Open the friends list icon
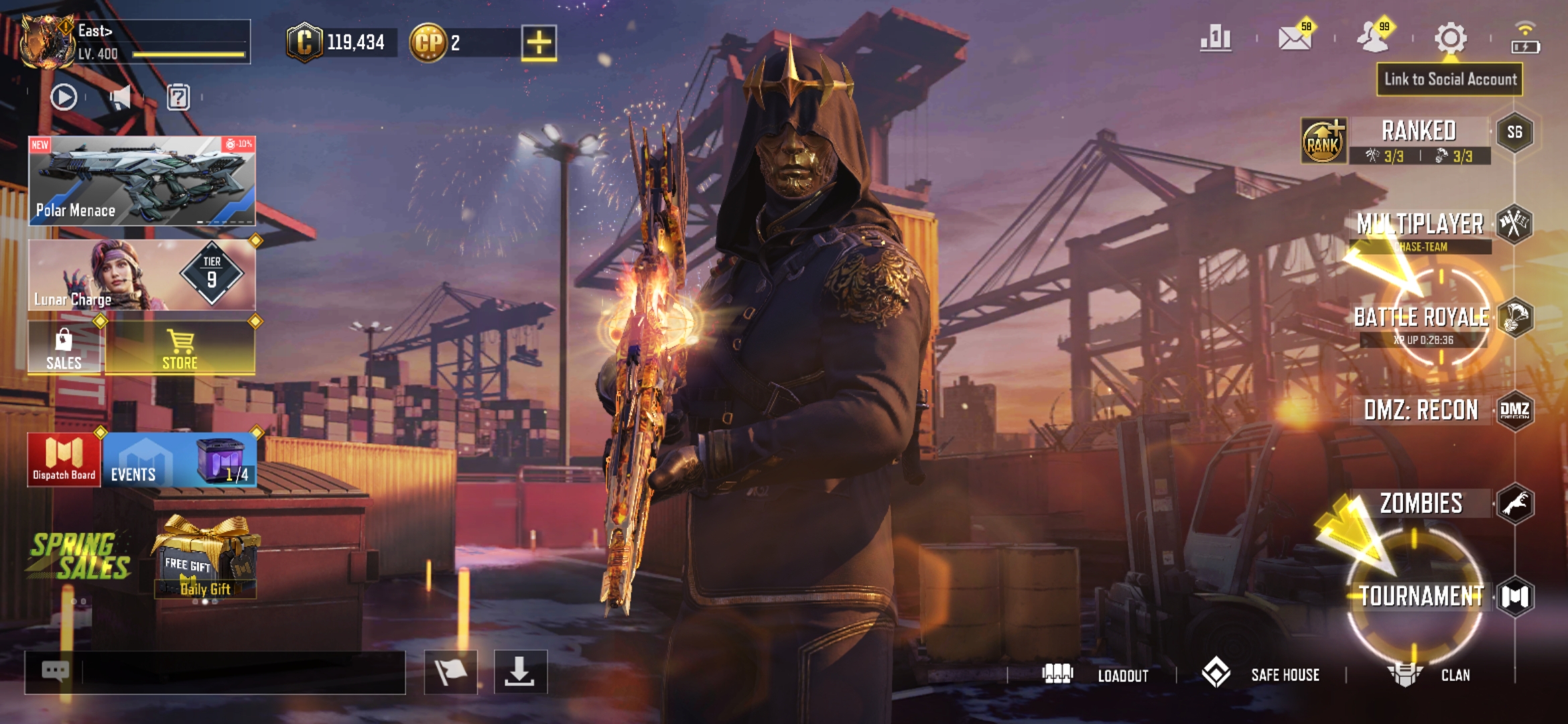 tap(1372, 39)
